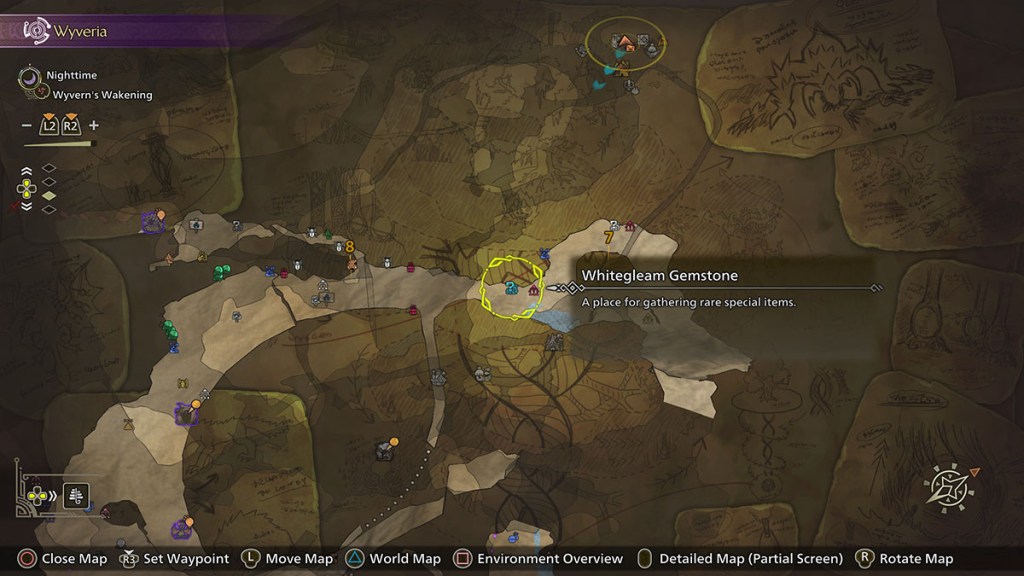This screenshot has height=576, width=1024.
Task: Zoom in with the plus sign
Action: (x=94, y=126)
